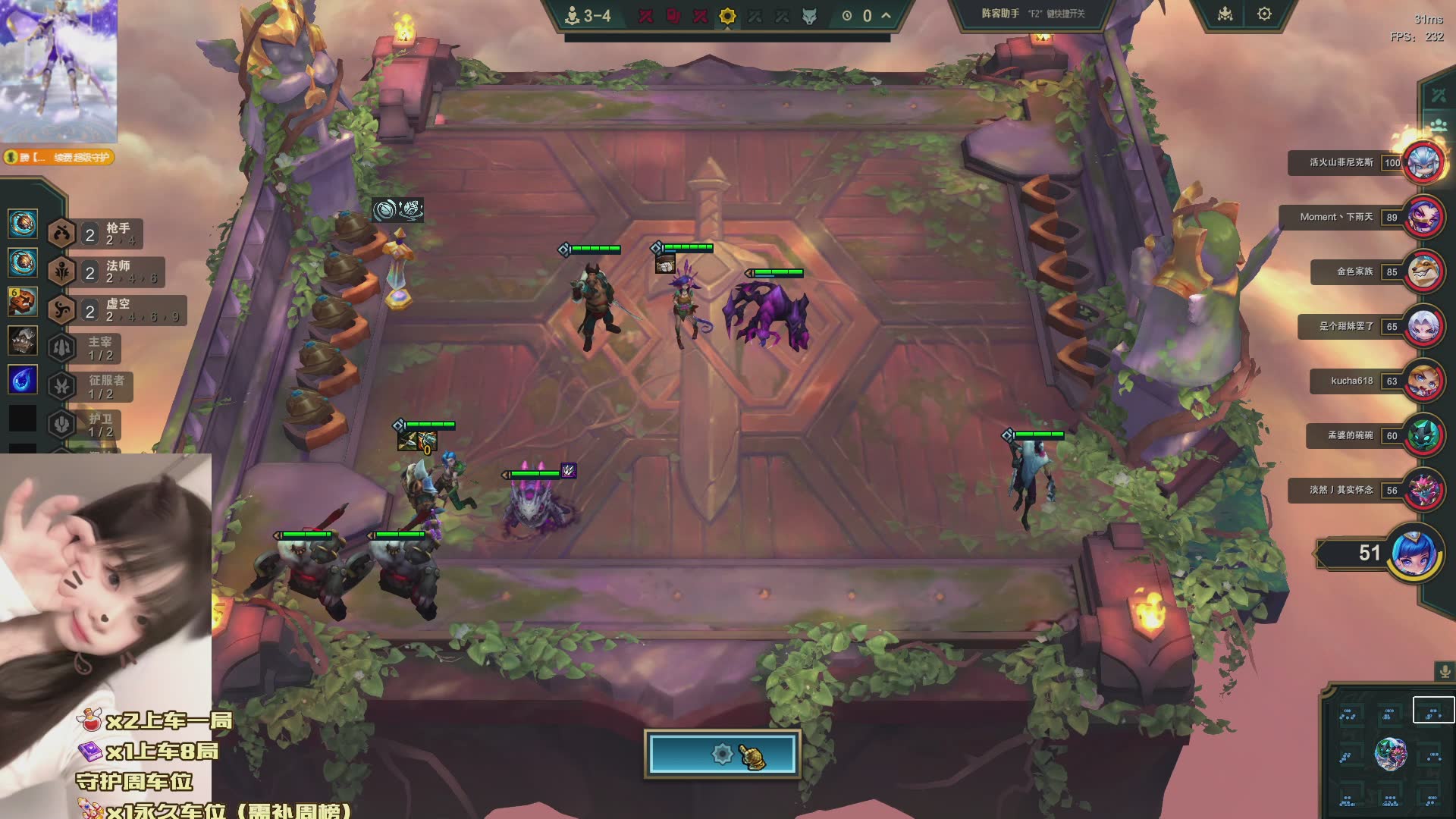View 孟婆的碗碗's board
The width and height of the screenshot is (1456, 819).
(1423, 435)
